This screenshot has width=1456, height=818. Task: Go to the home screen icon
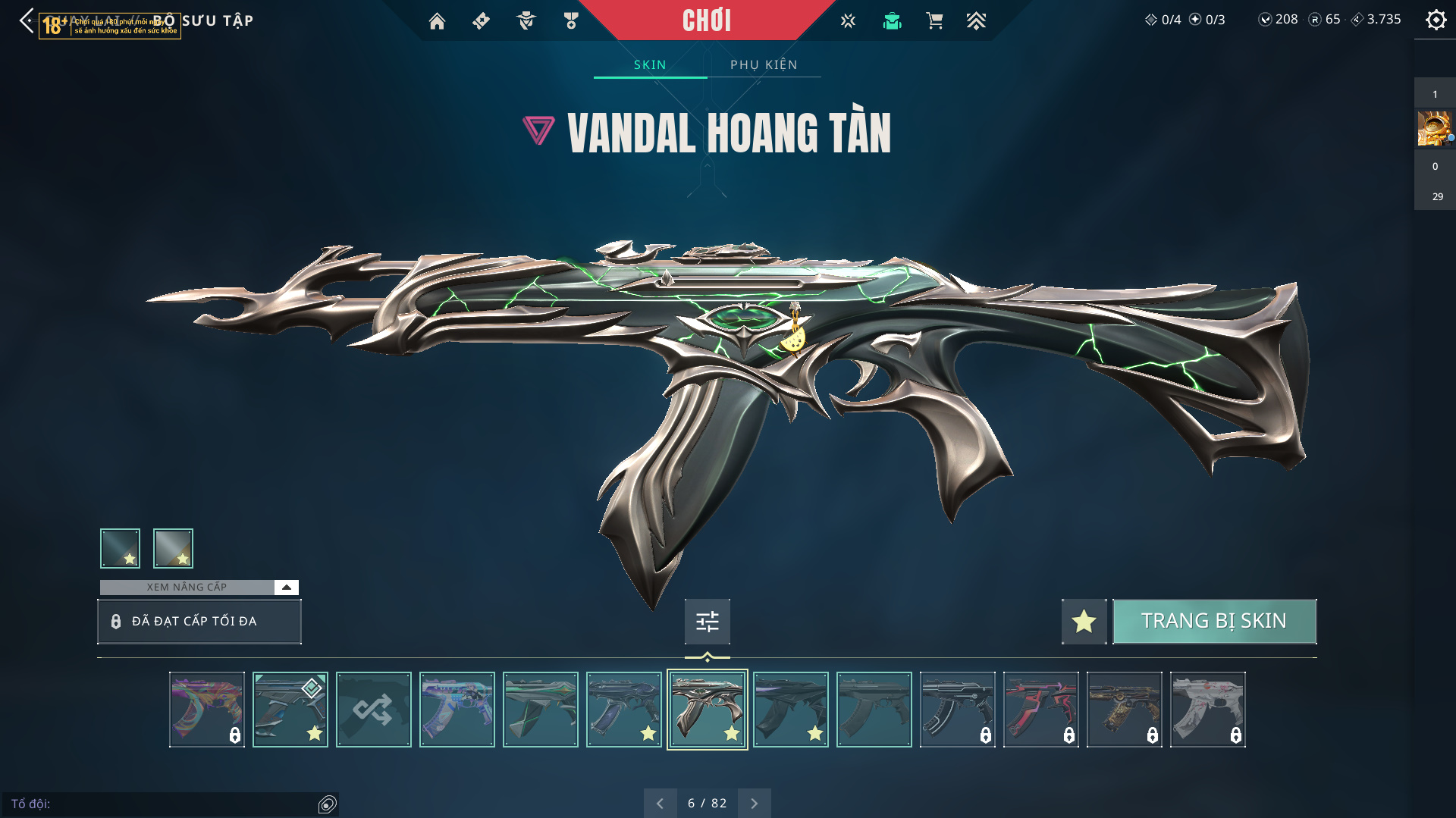pos(437,21)
